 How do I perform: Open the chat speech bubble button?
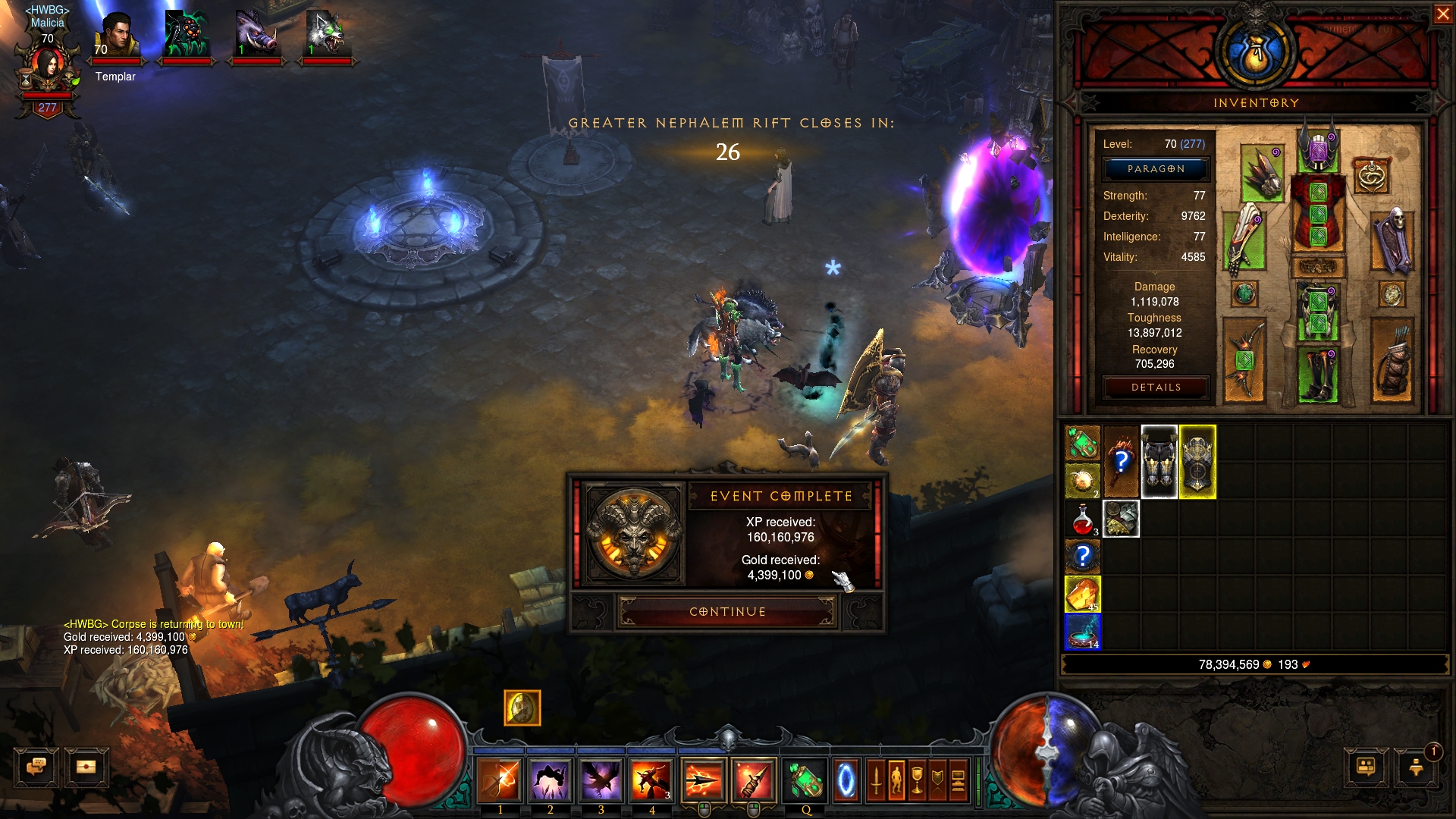click(x=36, y=767)
